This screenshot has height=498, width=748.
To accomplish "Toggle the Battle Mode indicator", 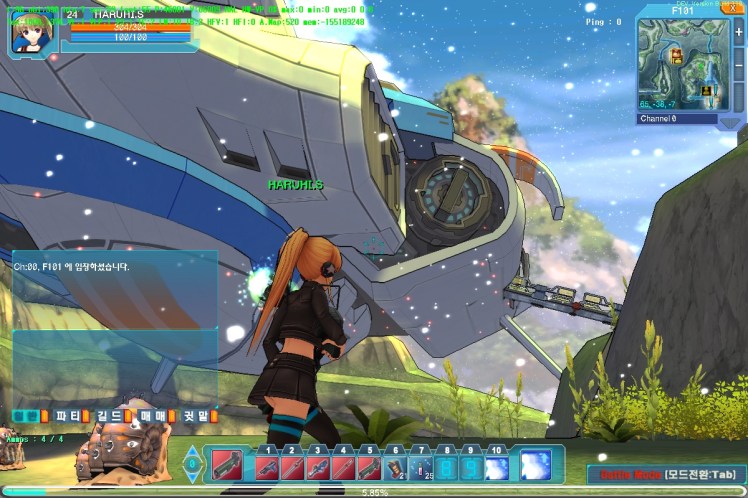I will [x=664, y=475].
